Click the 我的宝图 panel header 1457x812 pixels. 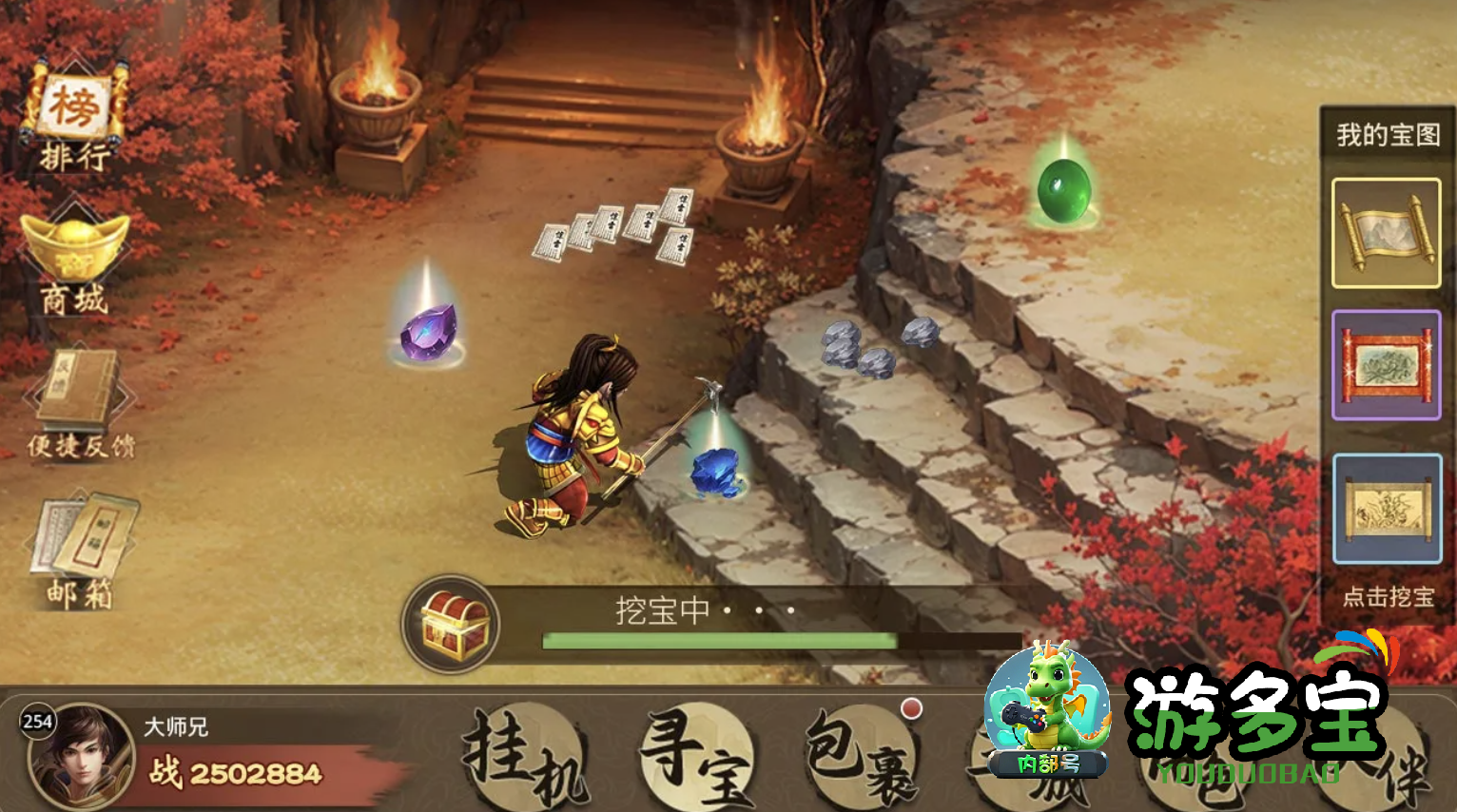(x=1387, y=134)
